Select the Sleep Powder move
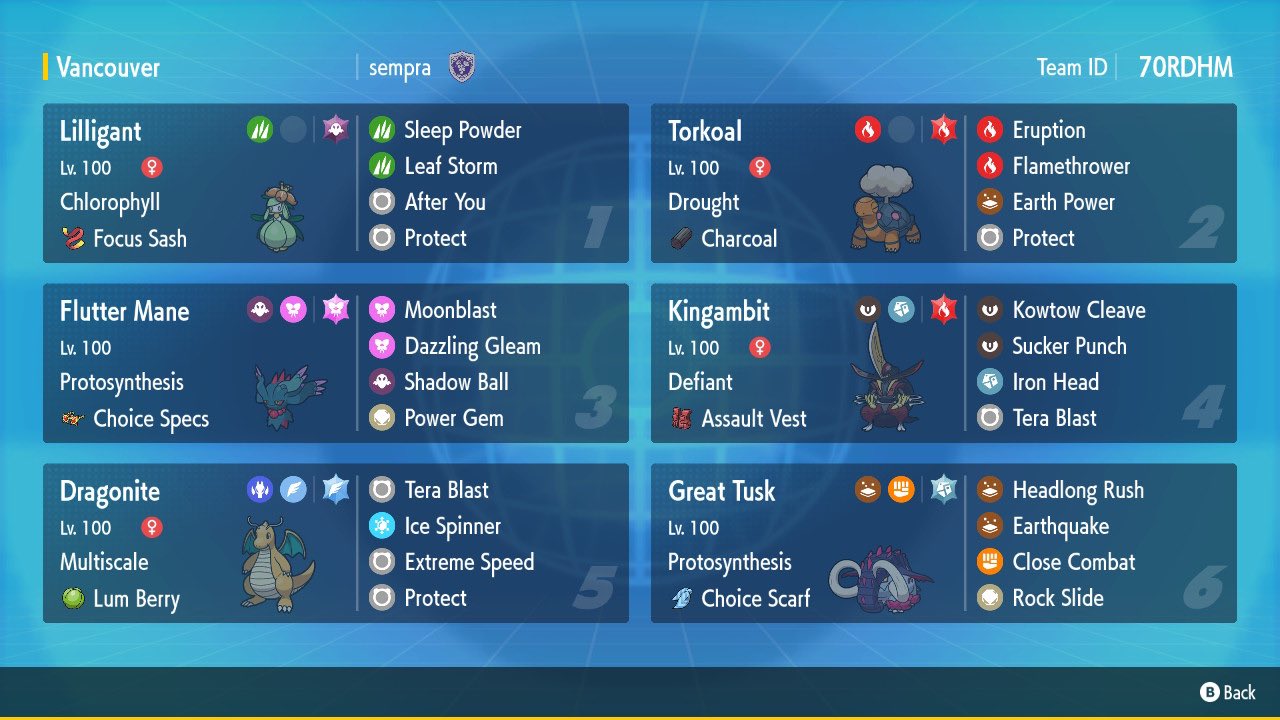 (461, 130)
